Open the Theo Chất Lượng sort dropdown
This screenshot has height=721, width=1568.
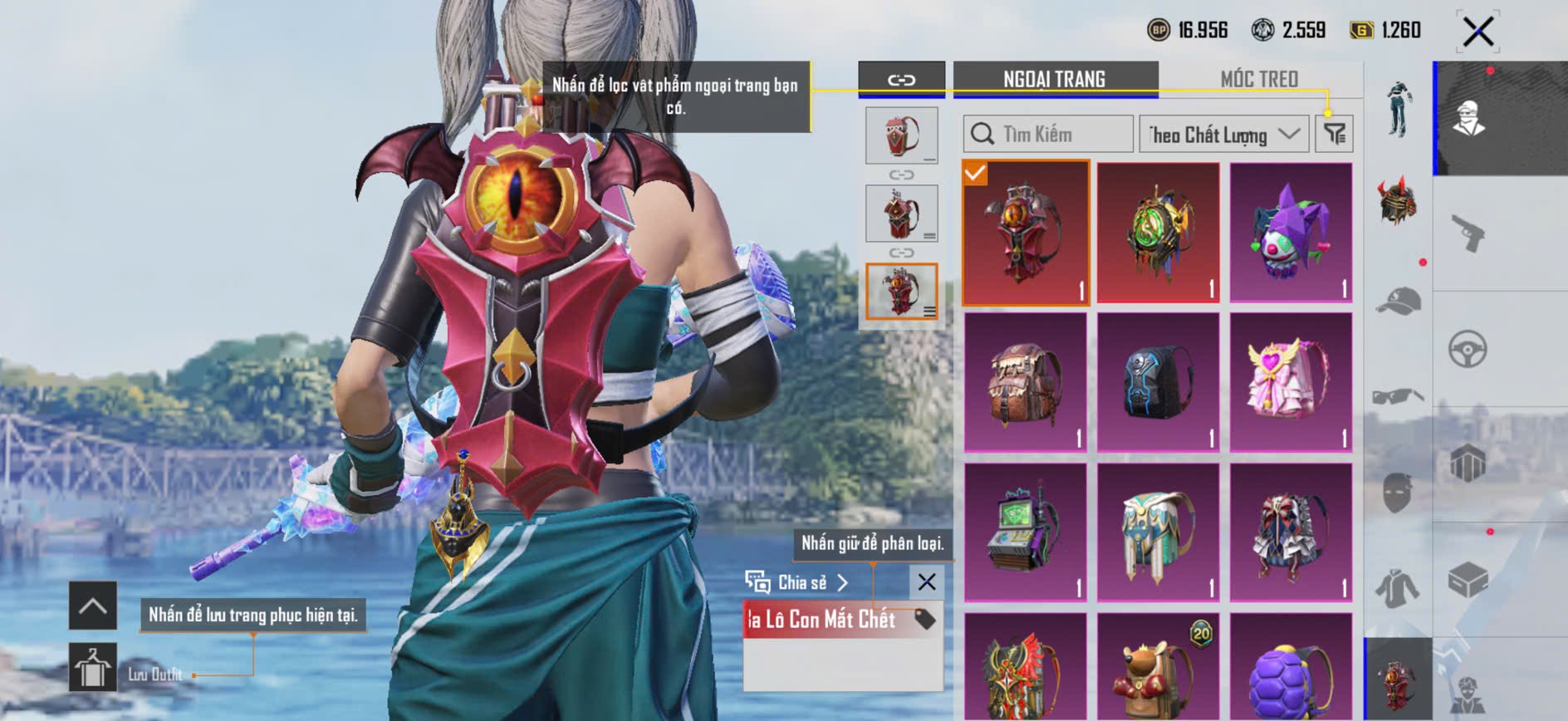tap(1223, 134)
